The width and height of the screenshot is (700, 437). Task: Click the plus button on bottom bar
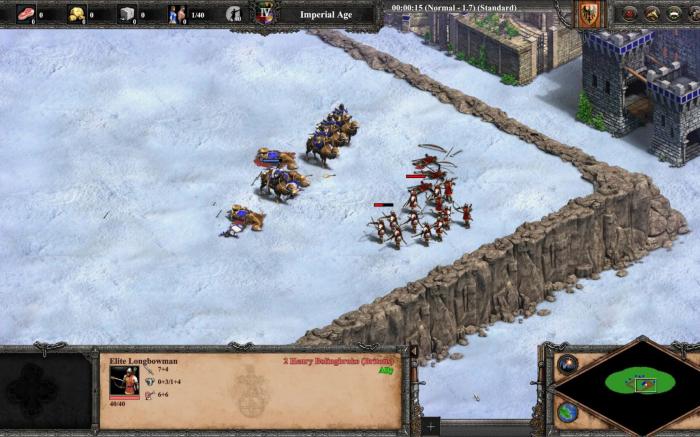point(431,426)
